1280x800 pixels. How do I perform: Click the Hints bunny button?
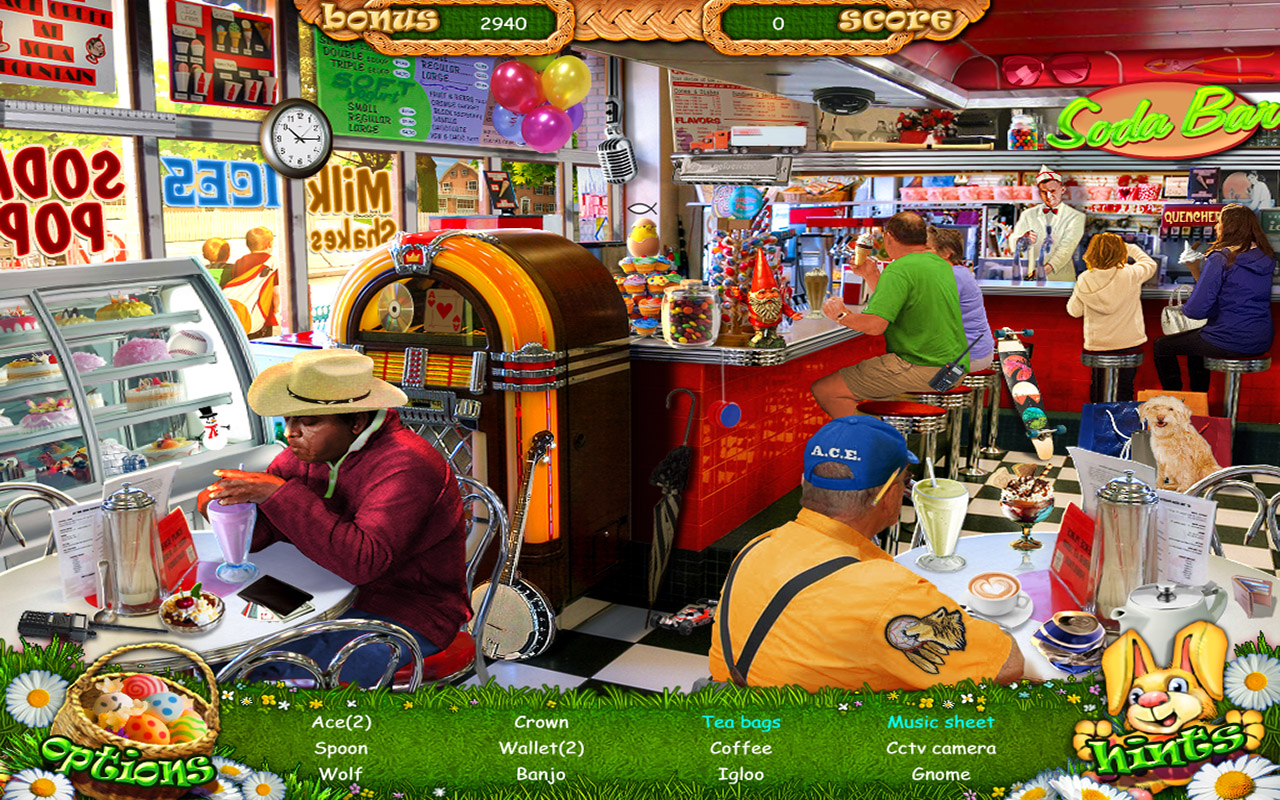pyautogui.click(x=1165, y=710)
